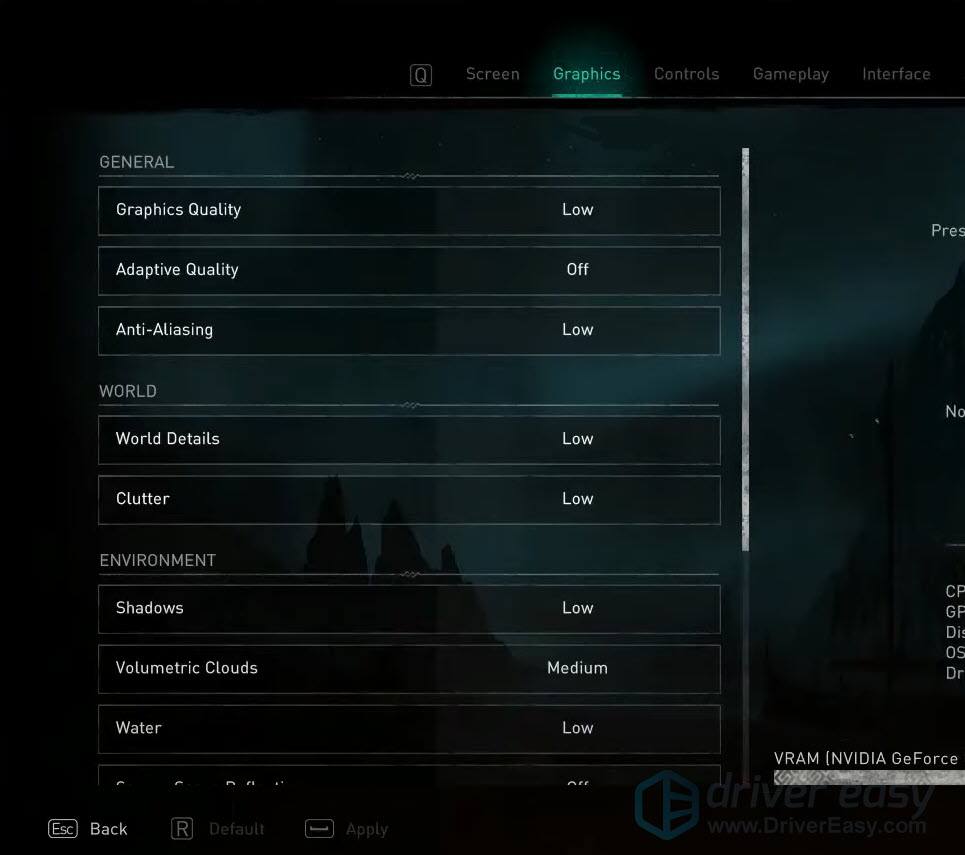Open the Controls tab
Screen dimensions: 965x855
pyautogui.click(x=686, y=74)
